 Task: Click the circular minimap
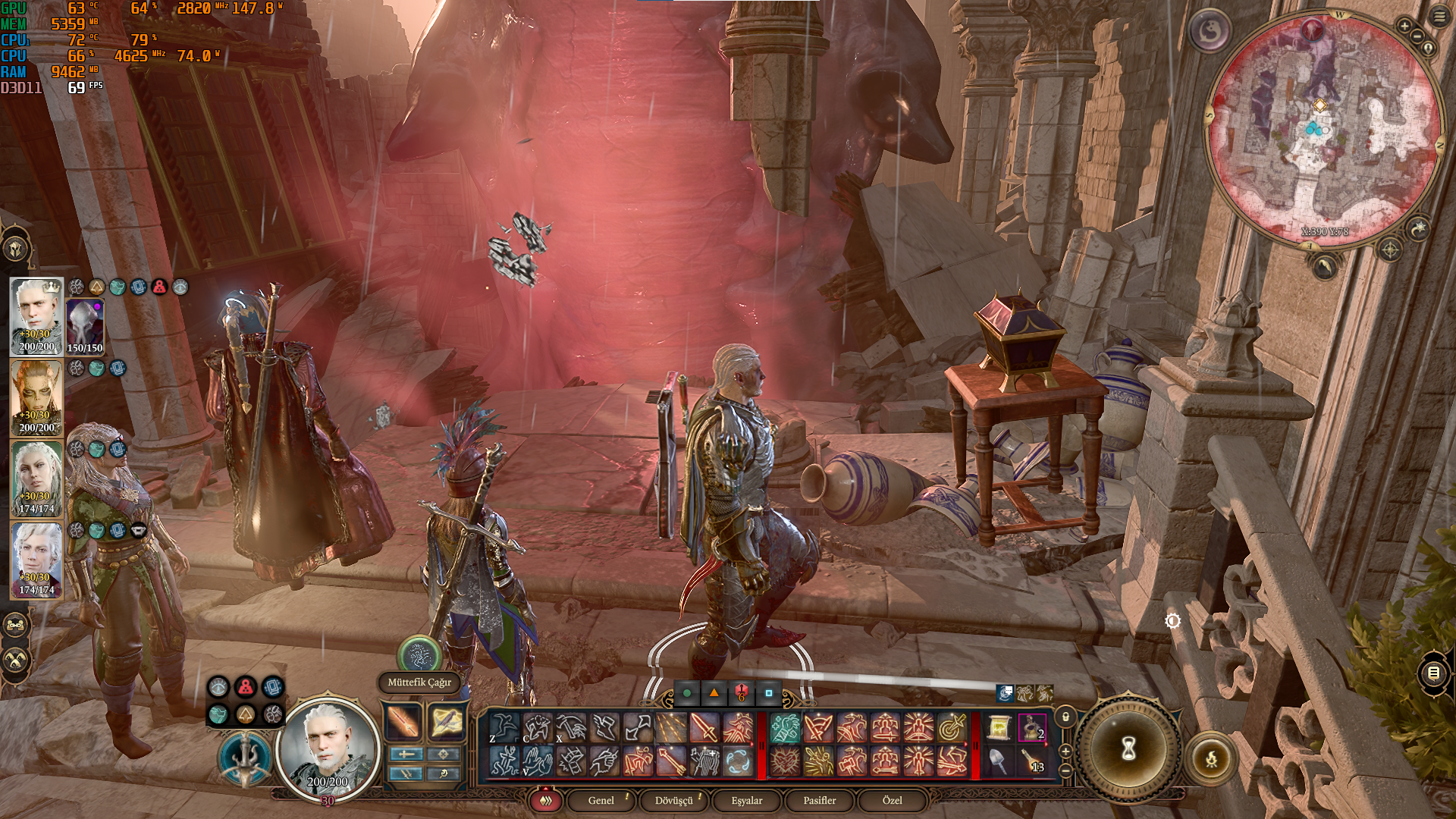coord(1324,129)
